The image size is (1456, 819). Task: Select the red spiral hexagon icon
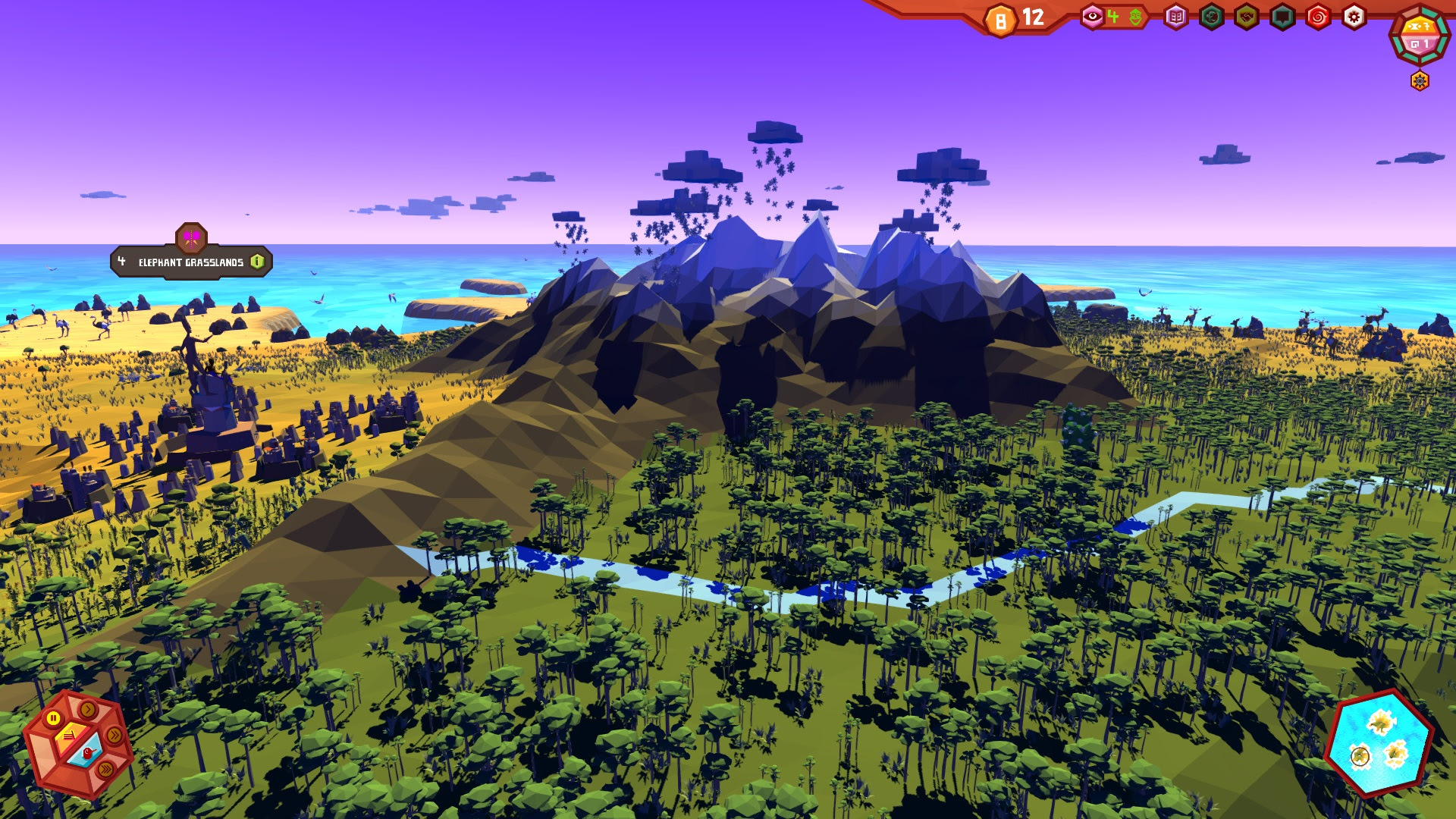(1318, 17)
